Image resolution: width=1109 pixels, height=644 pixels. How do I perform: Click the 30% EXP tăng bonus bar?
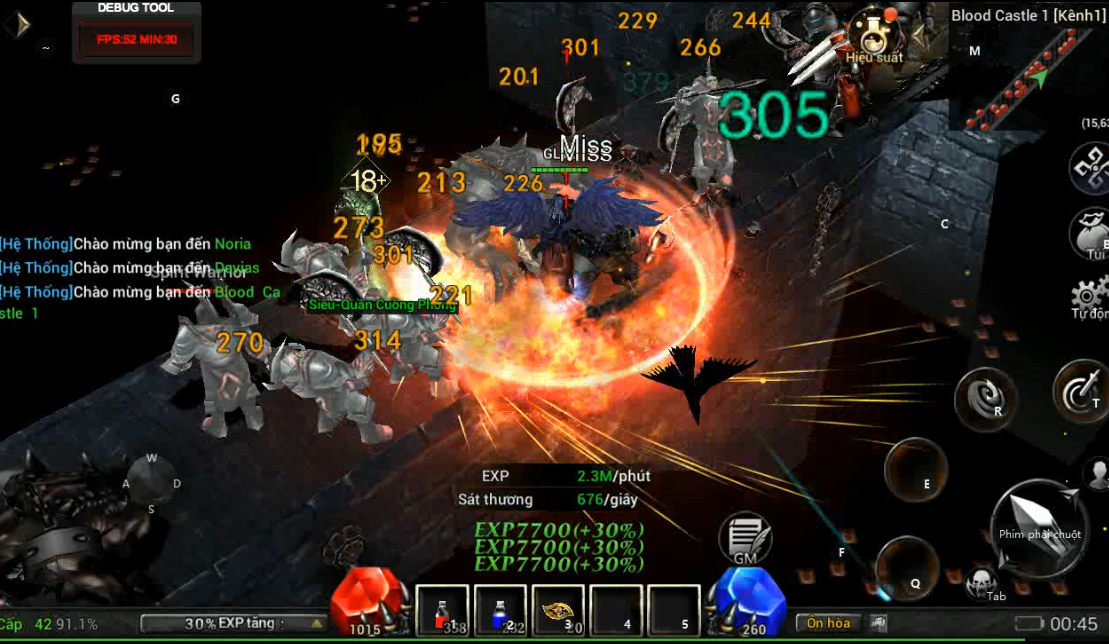(232, 623)
